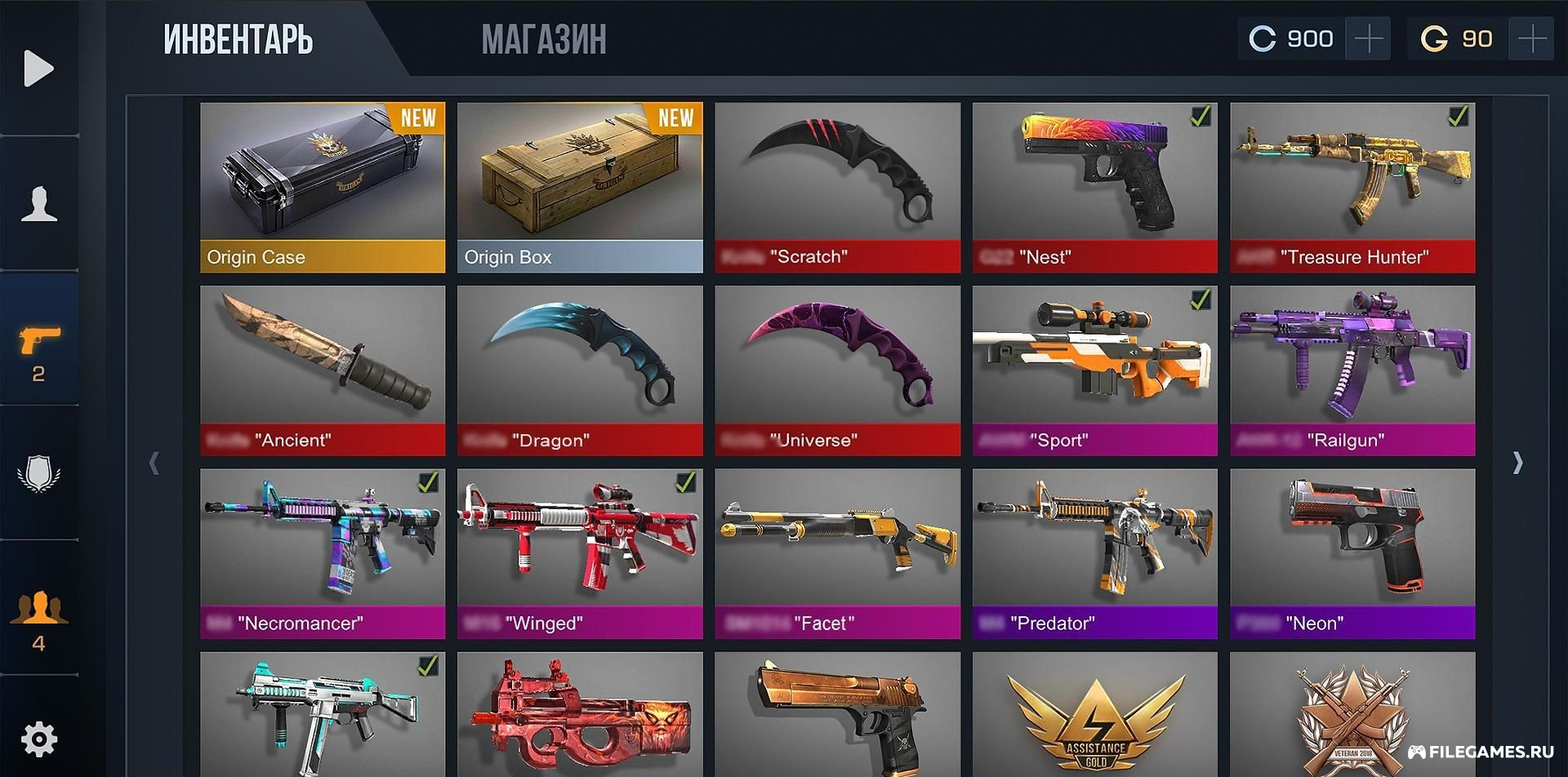Open settings via the gear icon
The height and width of the screenshot is (777, 1568).
38,739
